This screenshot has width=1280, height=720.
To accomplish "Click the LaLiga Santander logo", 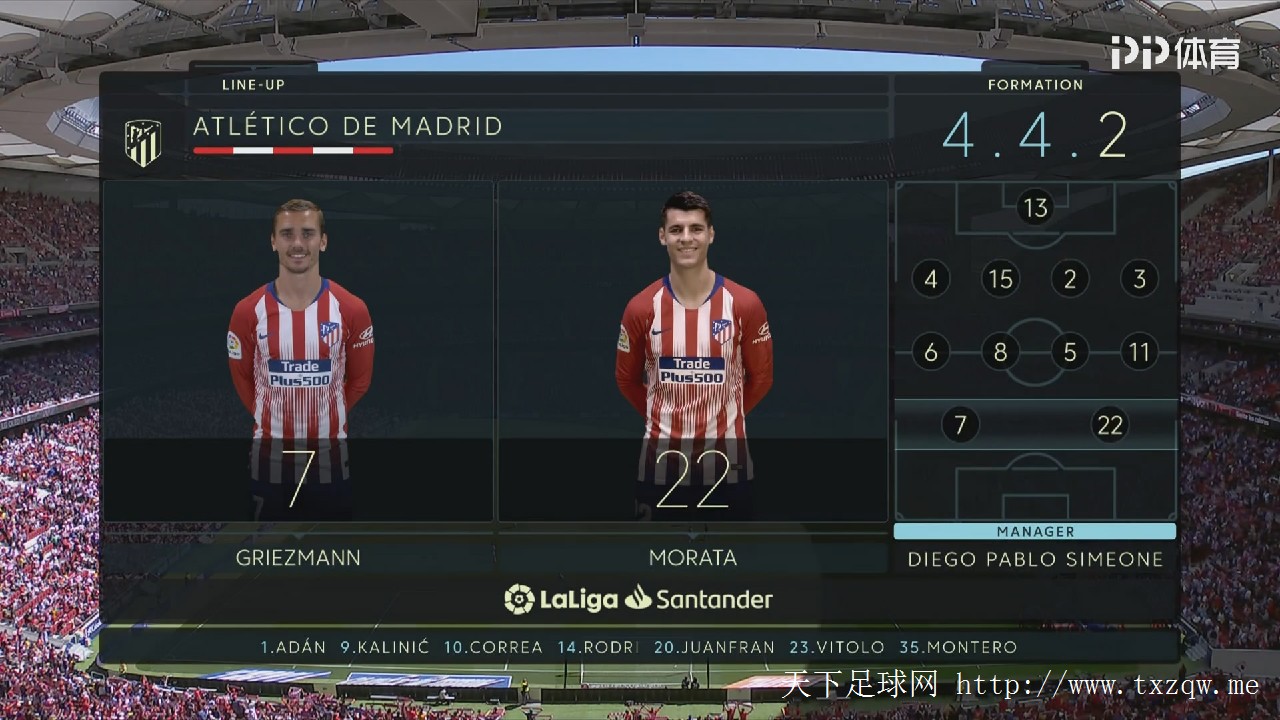I will pos(639,599).
